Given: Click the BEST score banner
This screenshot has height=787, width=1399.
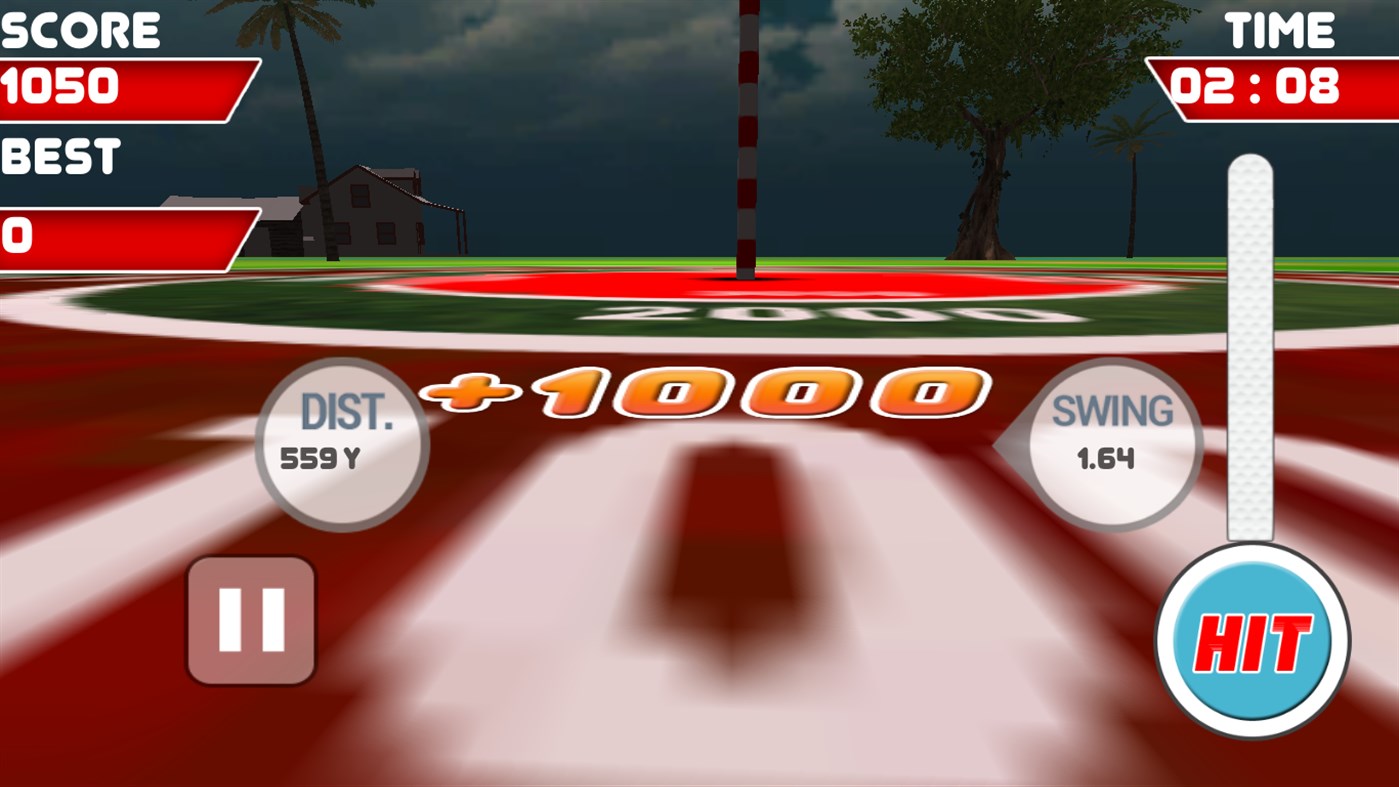Looking at the screenshot, I should click(60, 156).
